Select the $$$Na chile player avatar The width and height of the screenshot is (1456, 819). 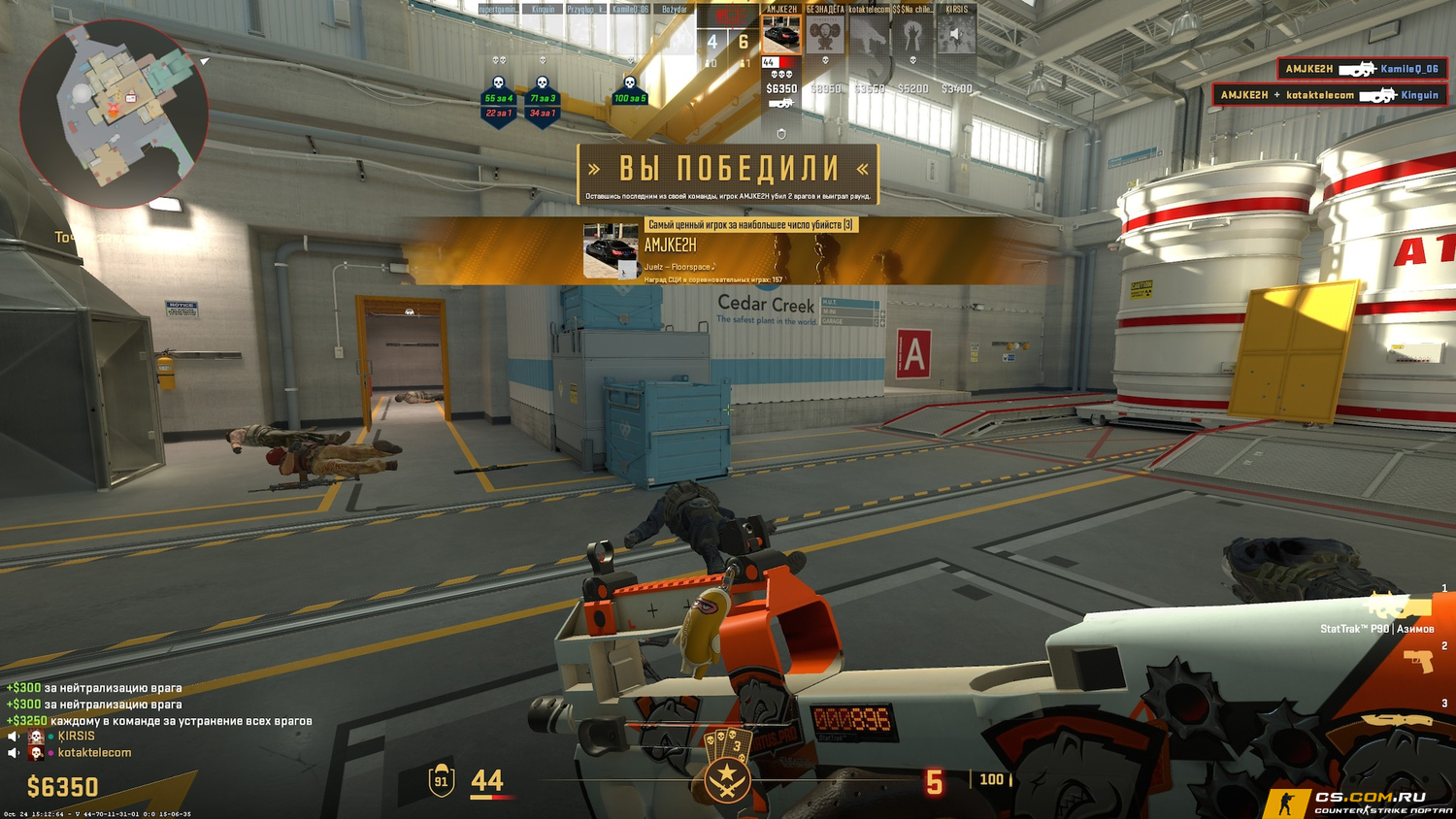point(911,36)
